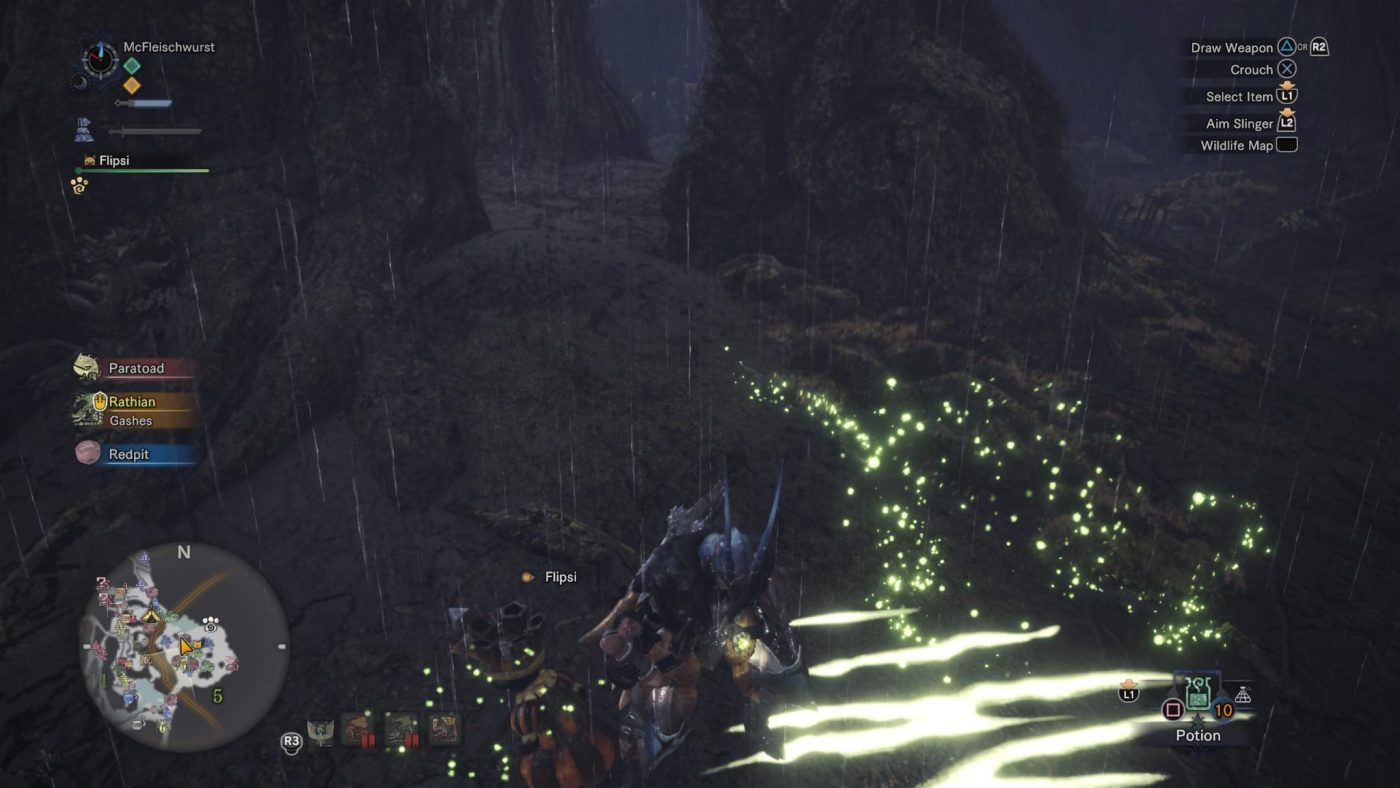The height and width of the screenshot is (788, 1400).
Task: Select the Flipsi Palico name in the party list
Action: [x=114, y=160]
